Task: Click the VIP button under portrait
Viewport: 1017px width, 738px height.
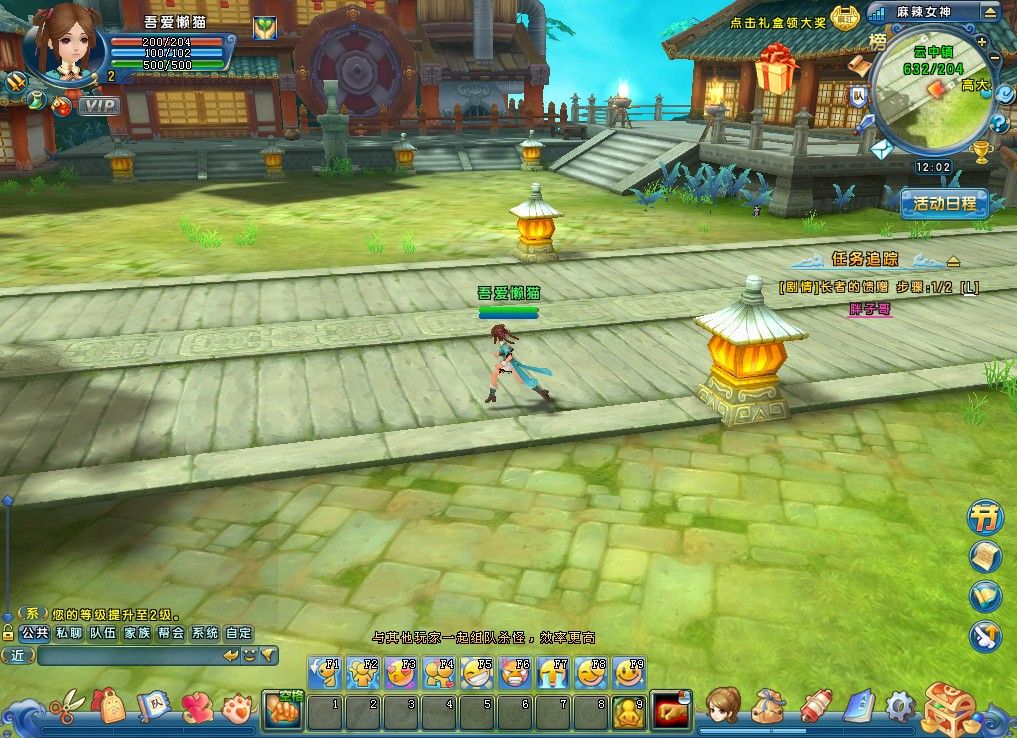Action: 99,105
